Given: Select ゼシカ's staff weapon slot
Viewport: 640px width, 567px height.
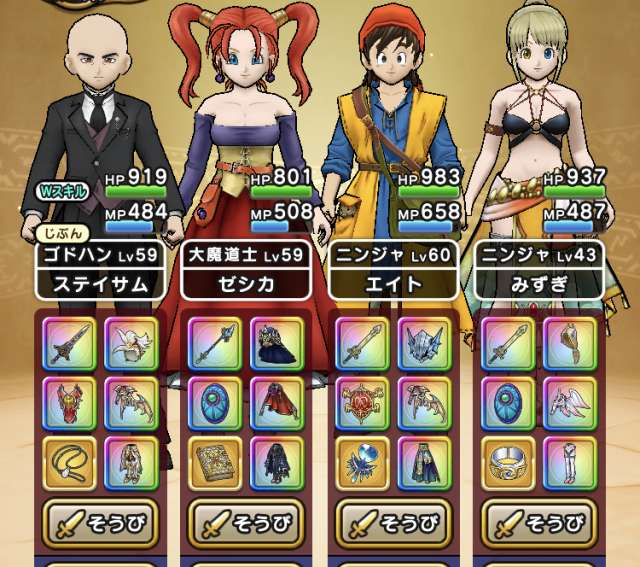Looking at the screenshot, I should [215, 343].
